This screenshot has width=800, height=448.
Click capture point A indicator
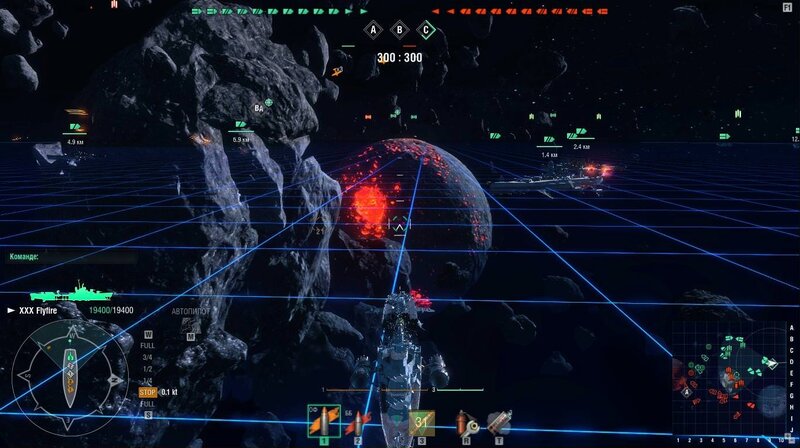pos(374,30)
